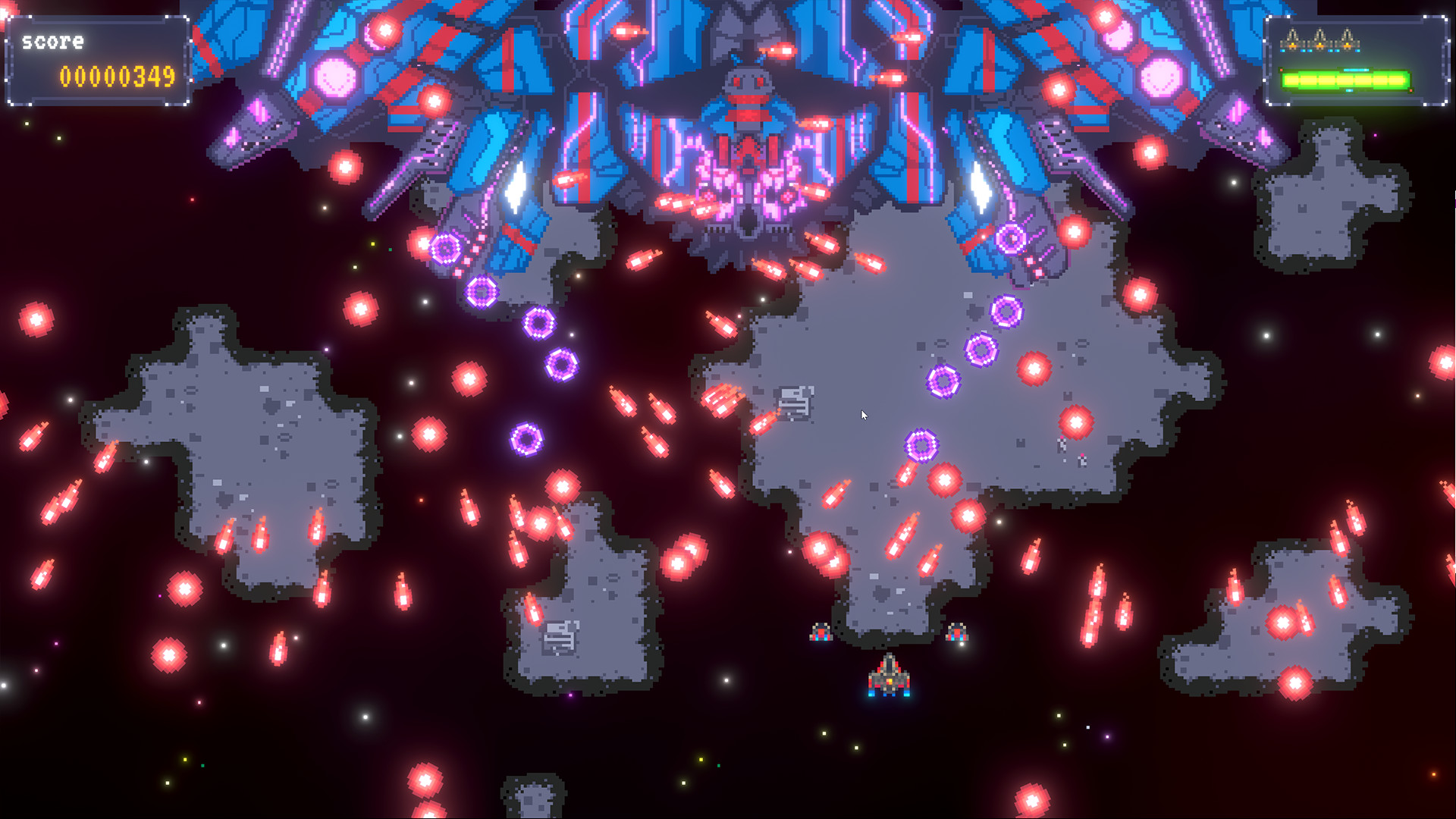
Task: Click the middle life ship icon
Action: (1319, 39)
